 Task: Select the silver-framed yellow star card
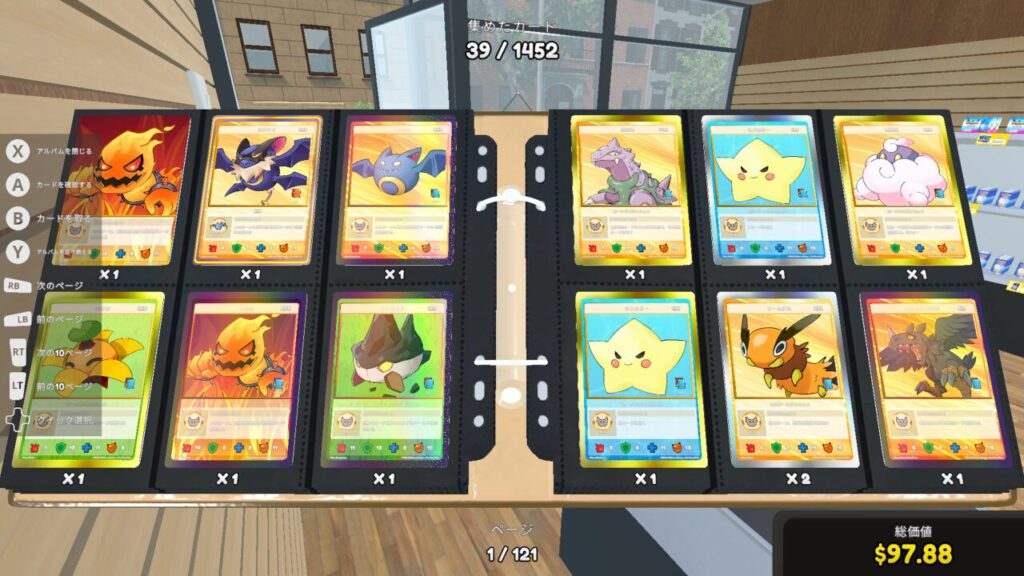772,190
